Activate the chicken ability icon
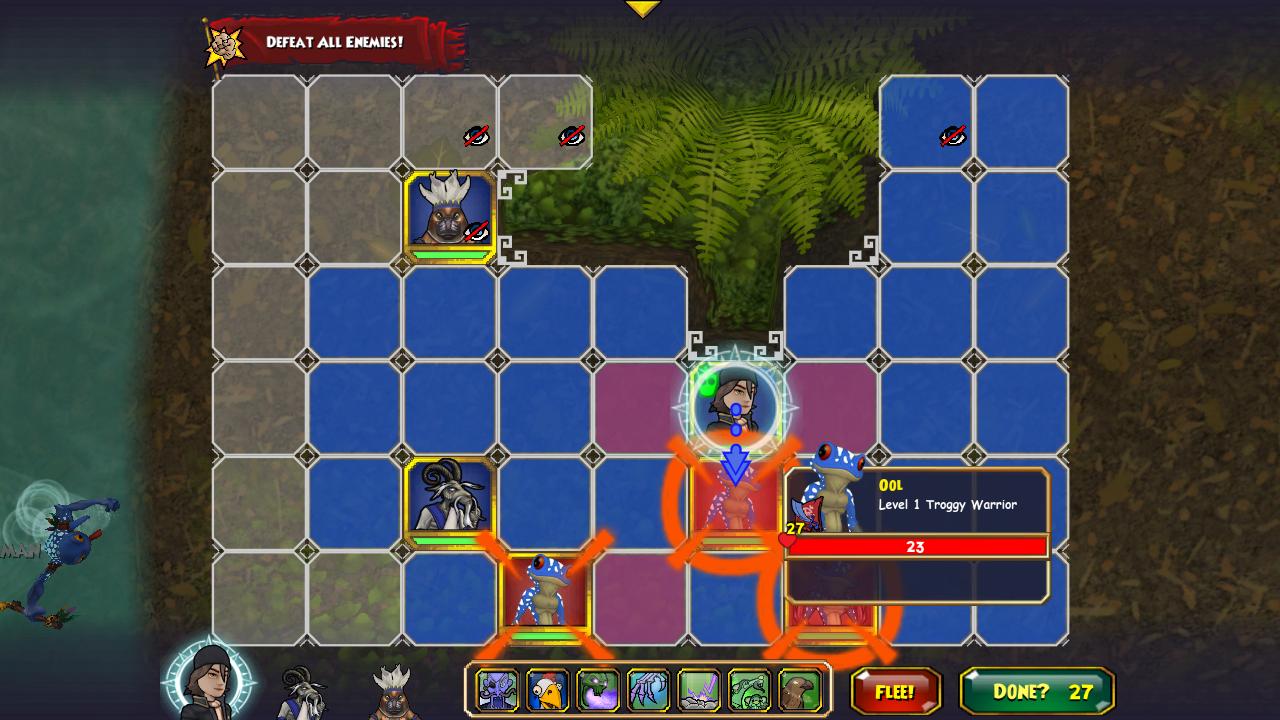This screenshot has width=1280, height=720. point(547,691)
